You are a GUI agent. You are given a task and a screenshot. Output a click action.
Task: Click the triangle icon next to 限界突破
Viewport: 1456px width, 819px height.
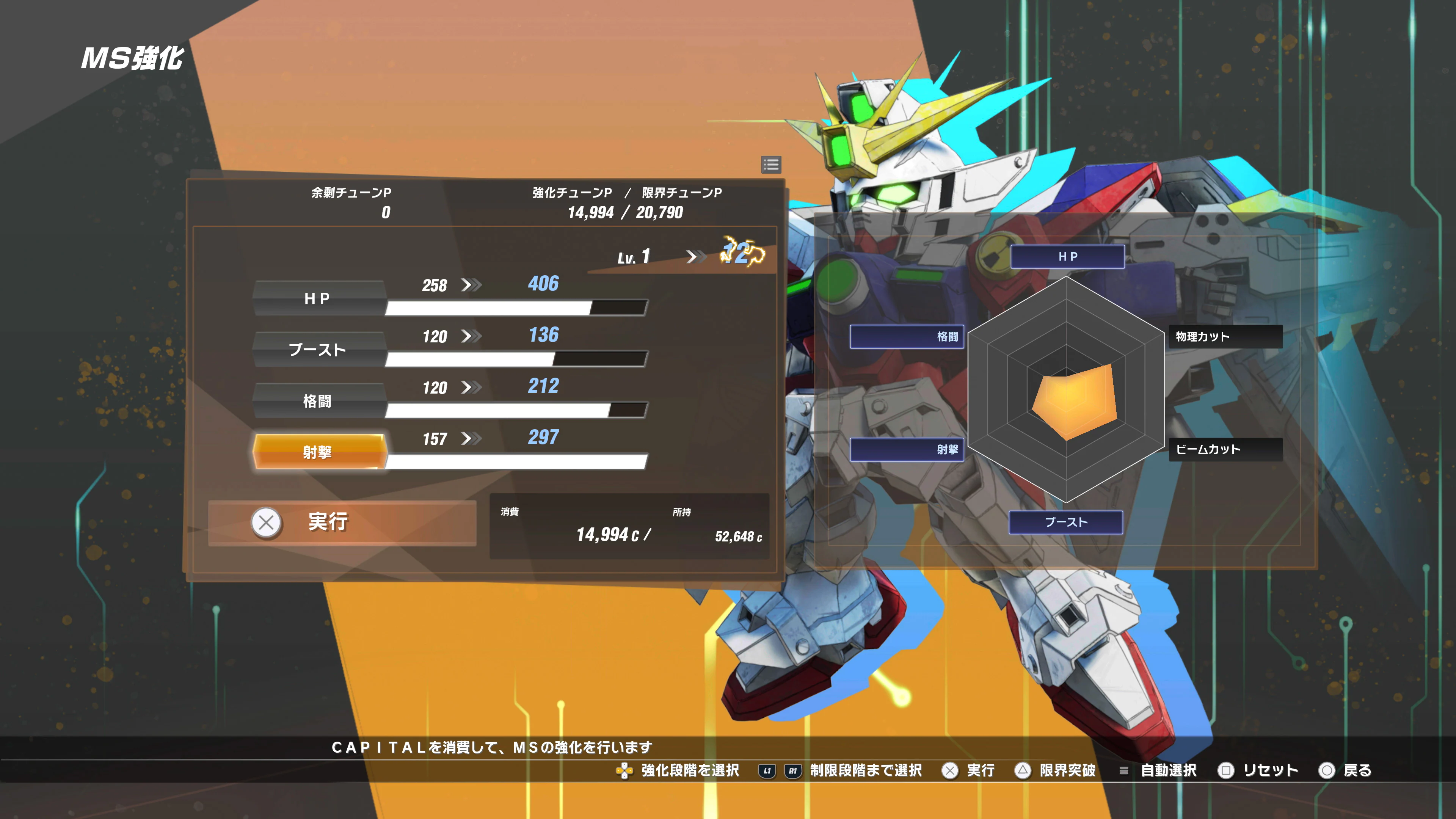click(x=1023, y=770)
